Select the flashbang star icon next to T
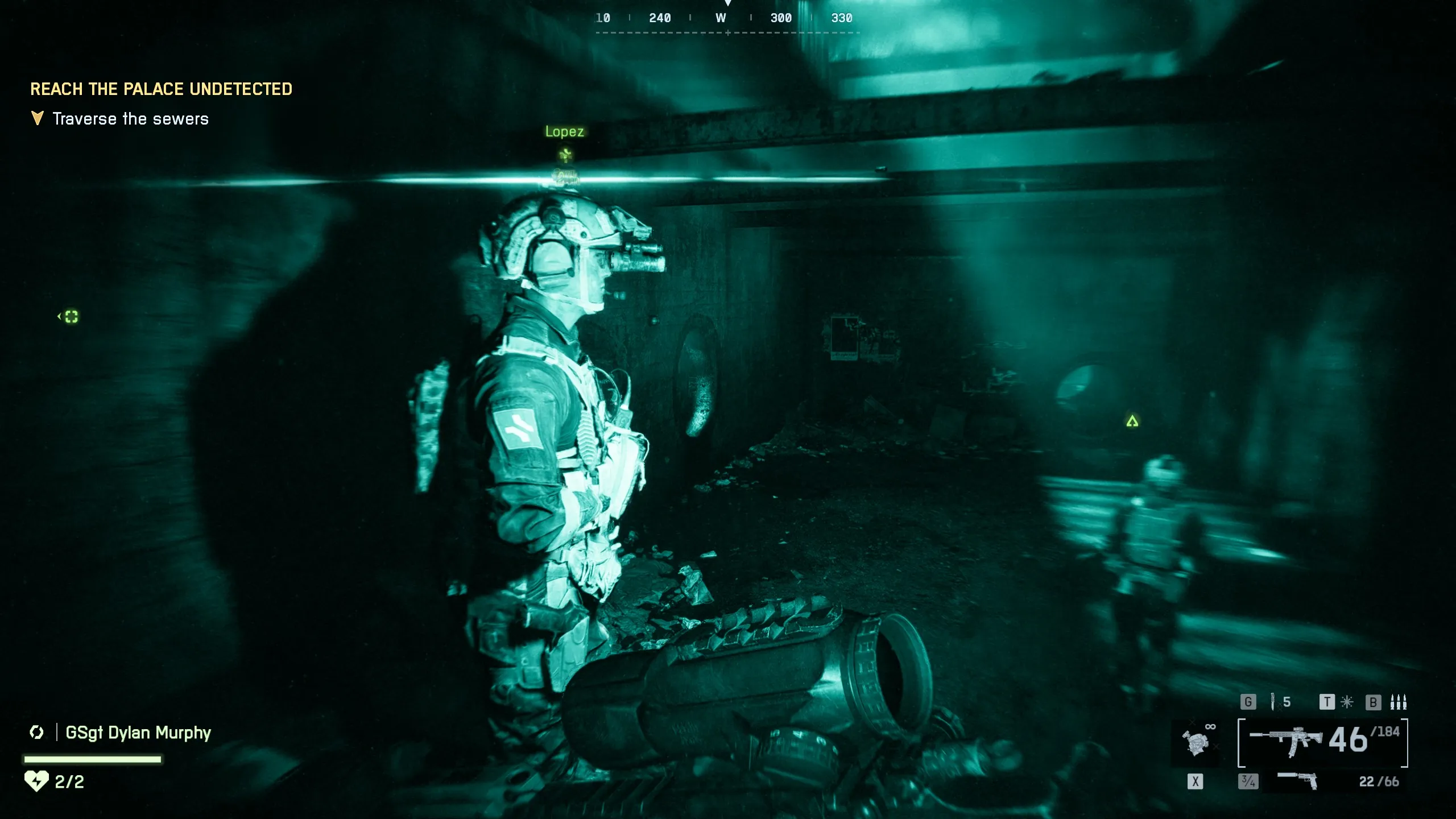The height and width of the screenshot is (819, 1456). pyautogui.click(x=1346, y=701)
